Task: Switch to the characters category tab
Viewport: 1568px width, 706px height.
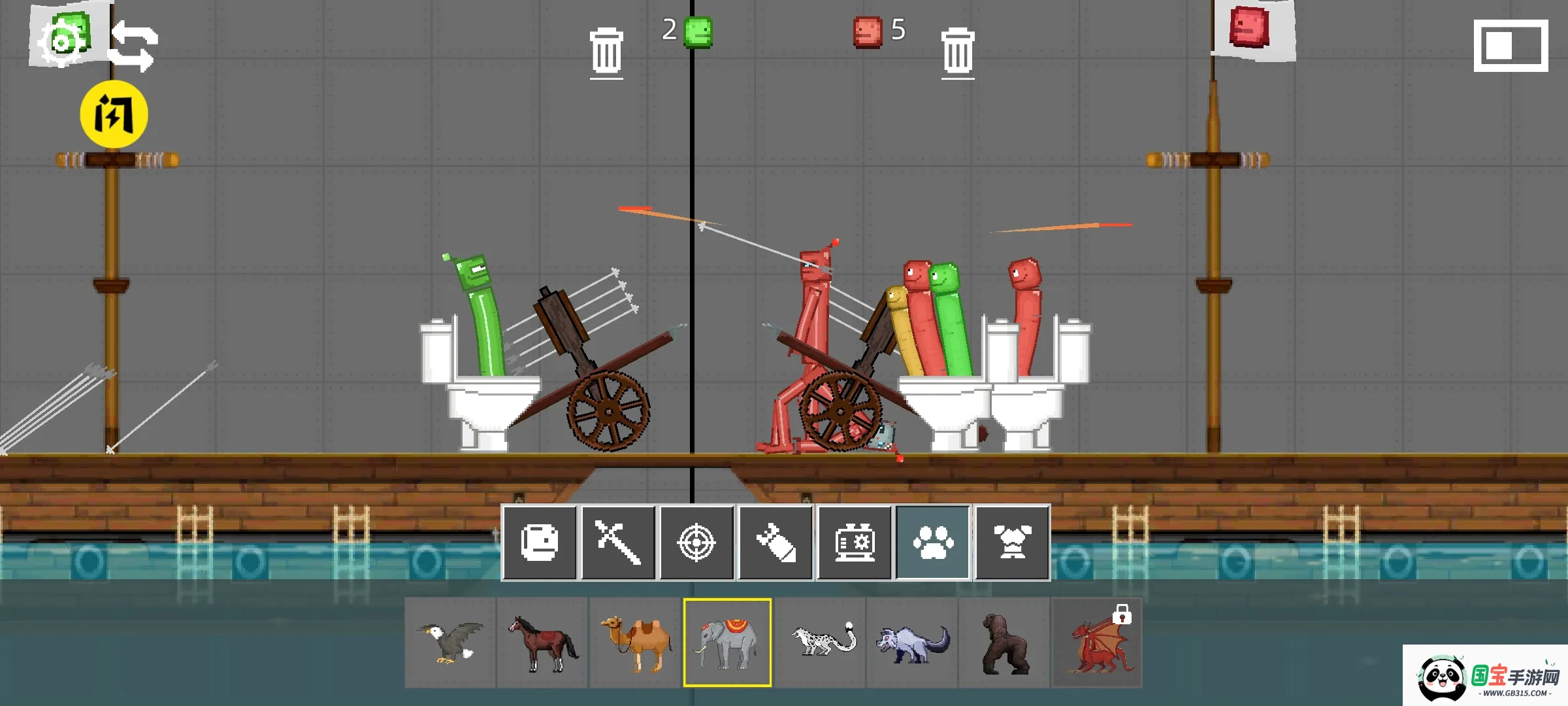Action: pos(540,543)
